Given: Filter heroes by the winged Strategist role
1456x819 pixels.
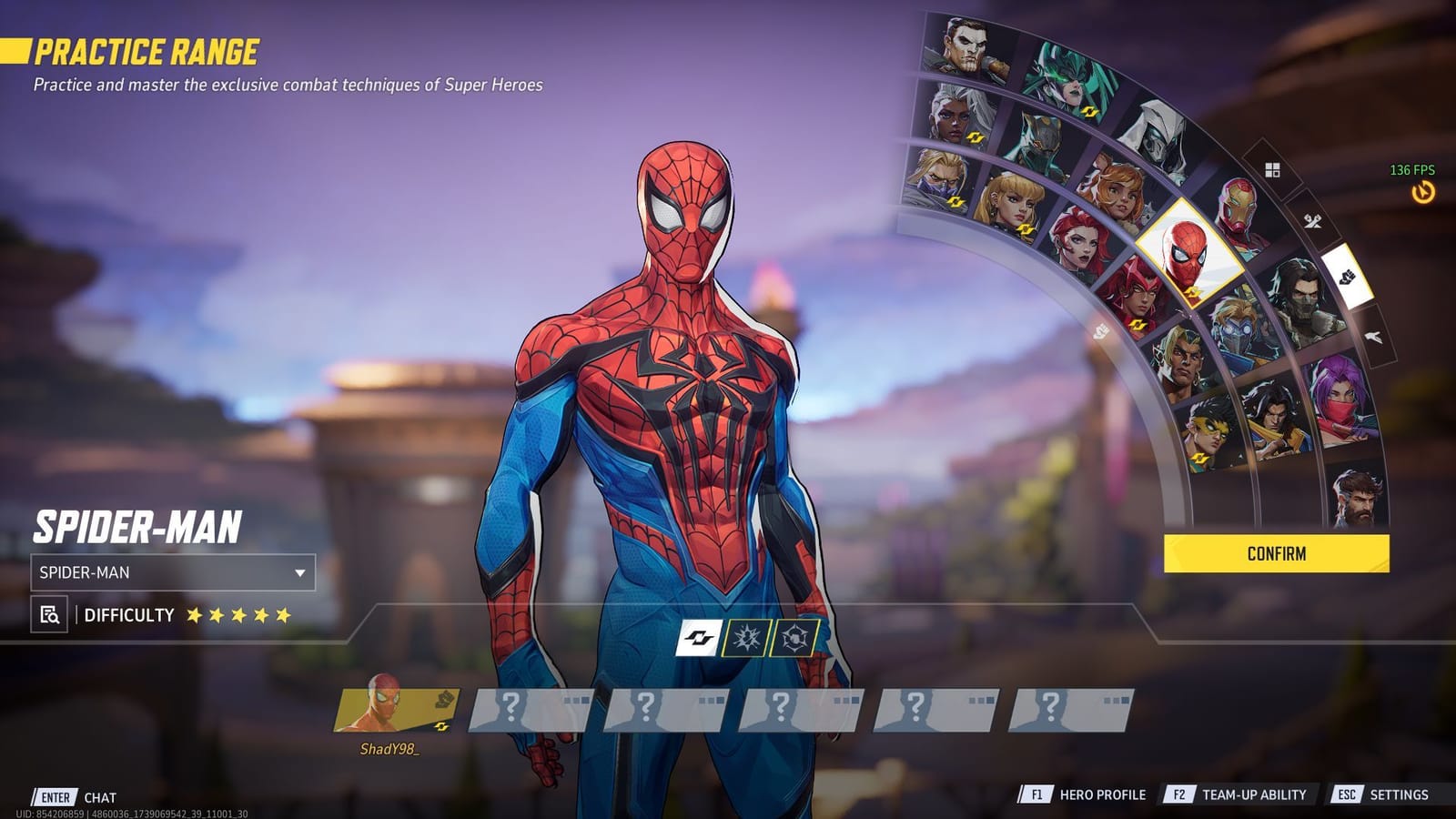Looking at the screenshot, I should point(1374,336).
